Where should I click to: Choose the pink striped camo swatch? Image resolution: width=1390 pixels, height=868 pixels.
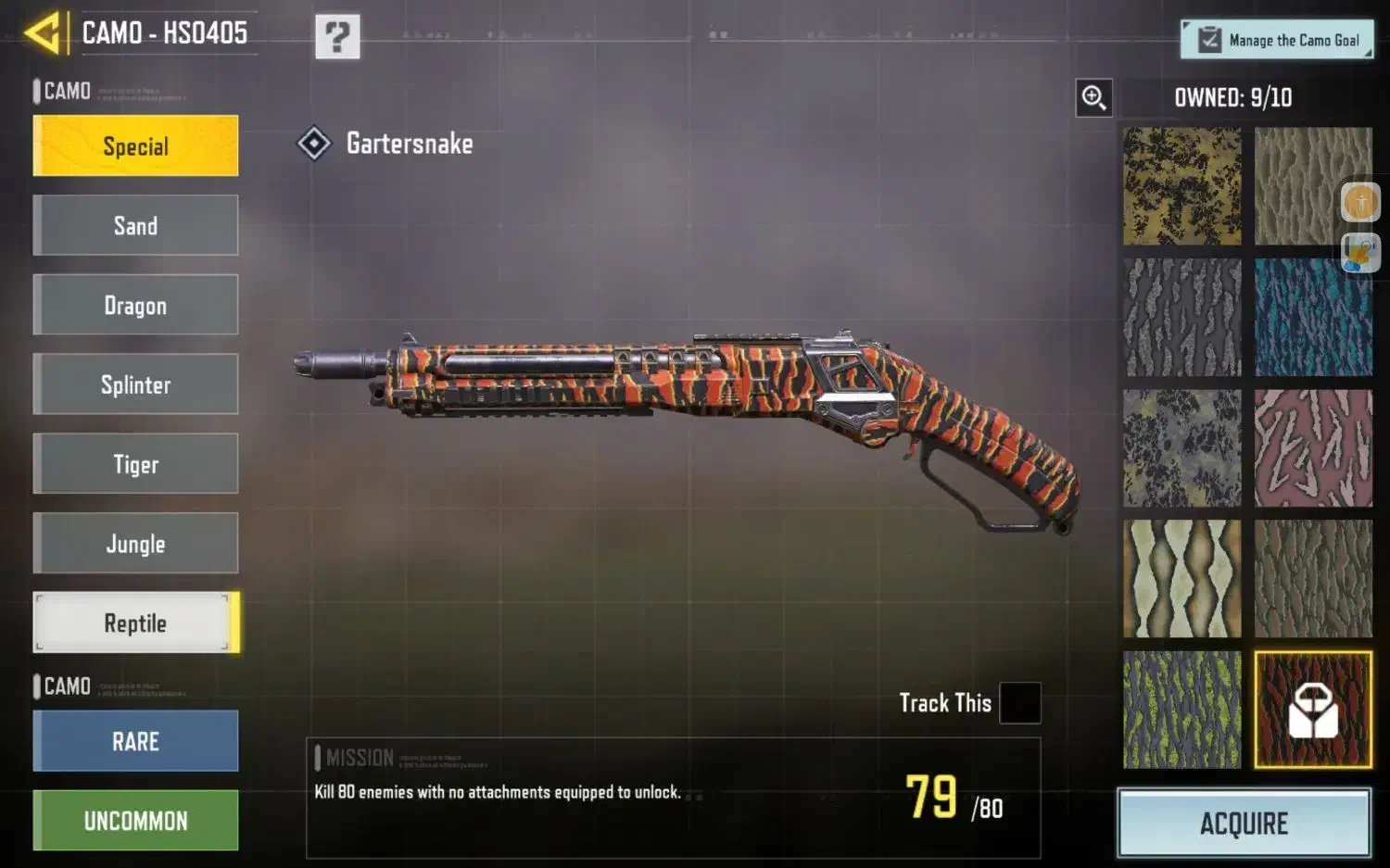coord(1312,448)
